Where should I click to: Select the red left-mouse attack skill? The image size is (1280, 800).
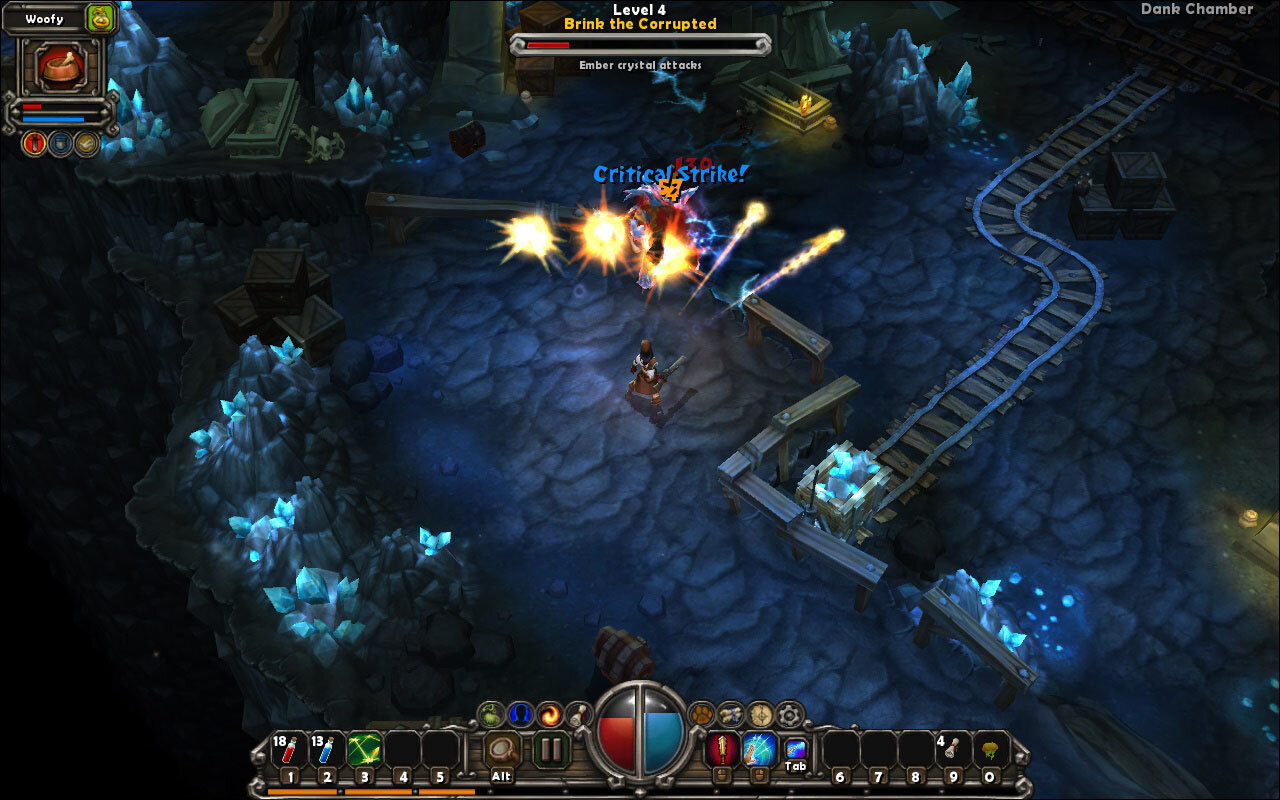[722, 749]
